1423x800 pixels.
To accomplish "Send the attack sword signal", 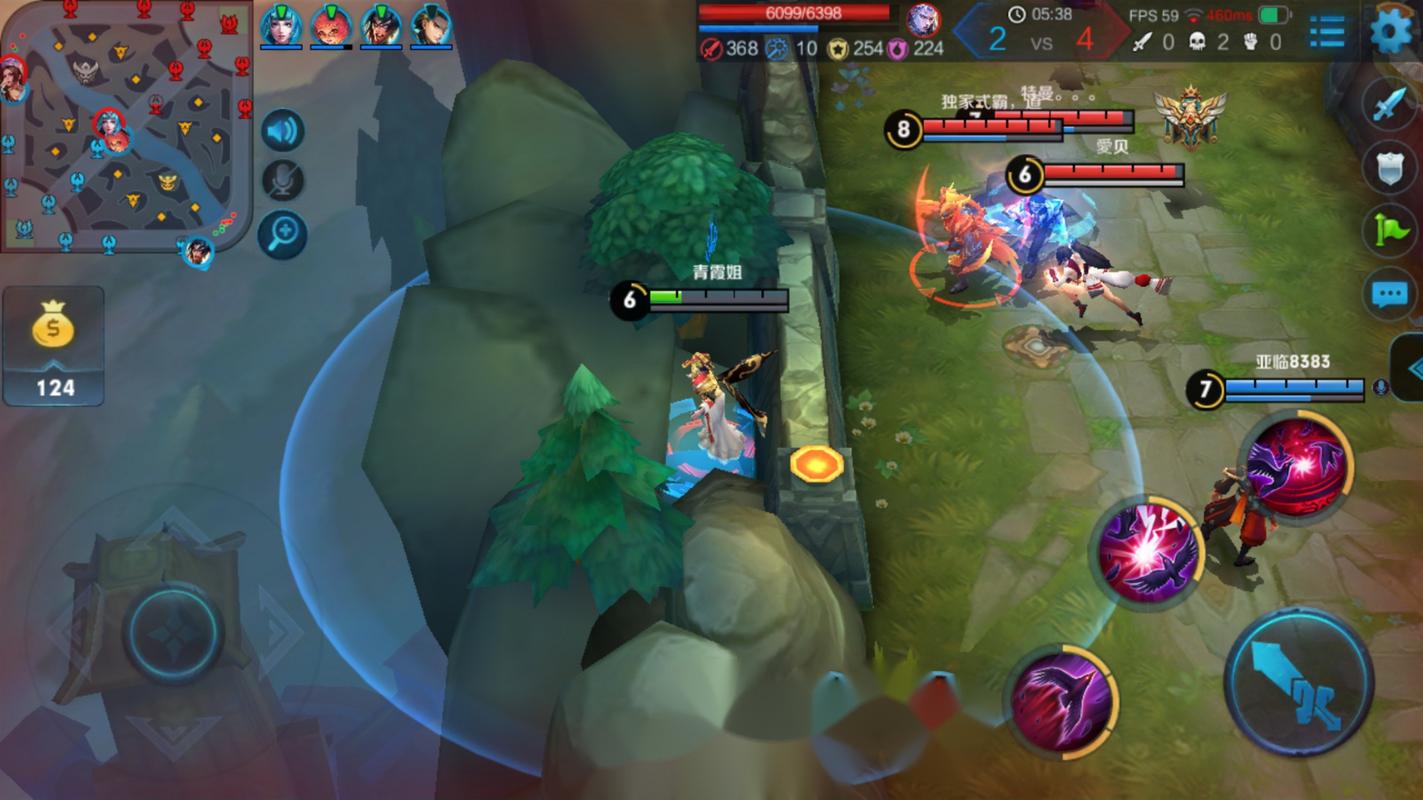I will [x=1389, y=104].
